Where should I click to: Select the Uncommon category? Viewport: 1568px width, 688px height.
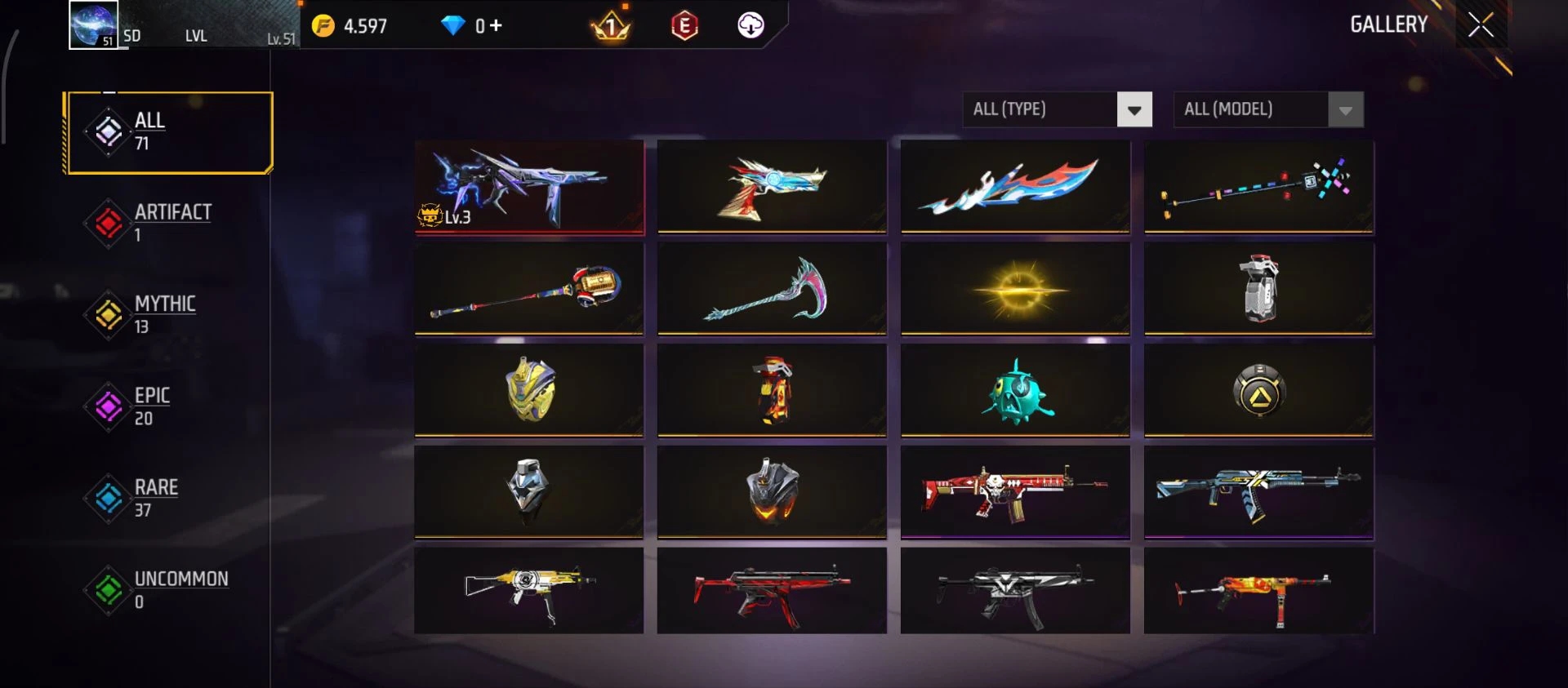click(x=180, y=589)
